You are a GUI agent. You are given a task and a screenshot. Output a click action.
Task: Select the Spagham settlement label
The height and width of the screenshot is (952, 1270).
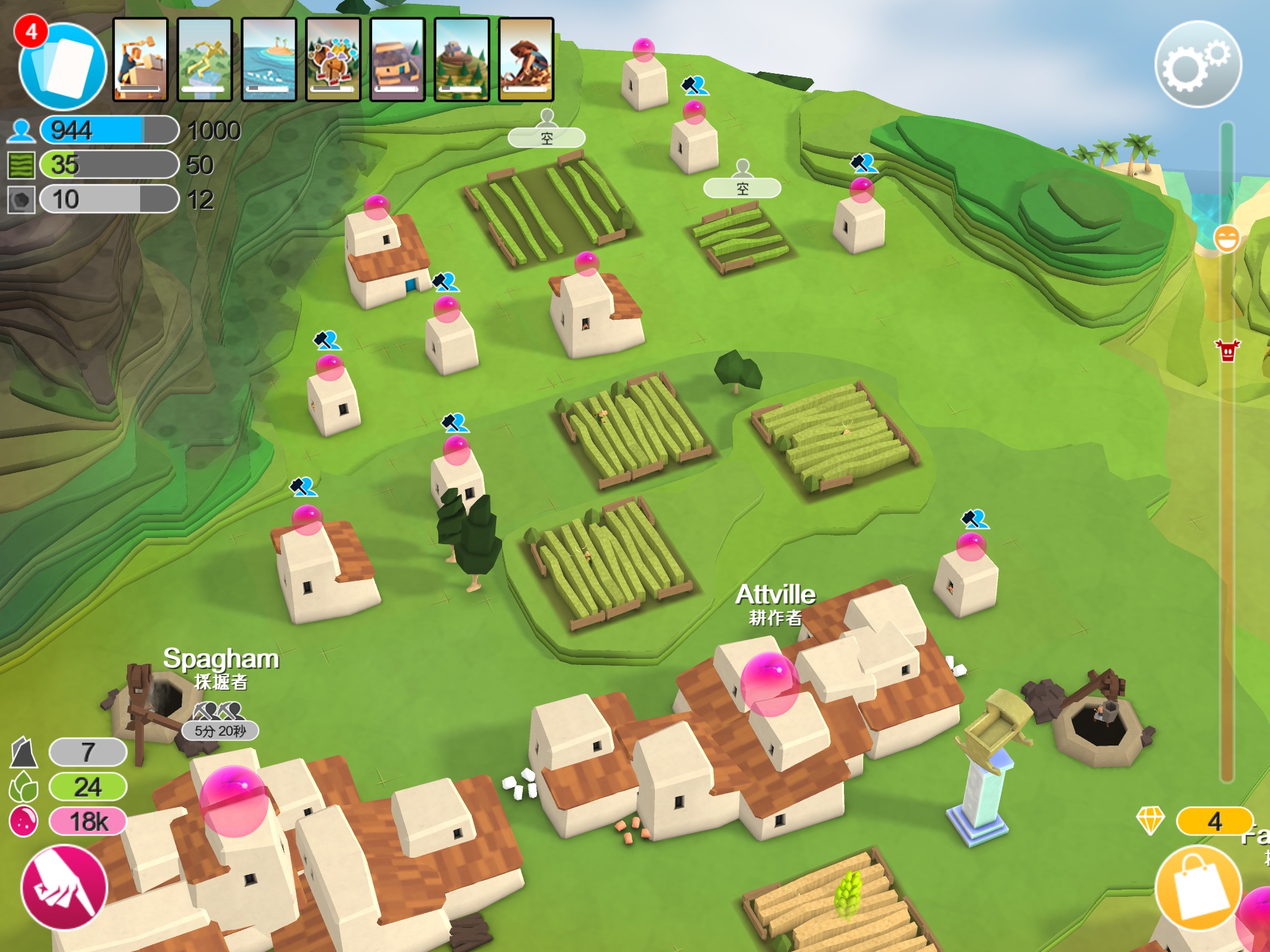tap(221, 659)
